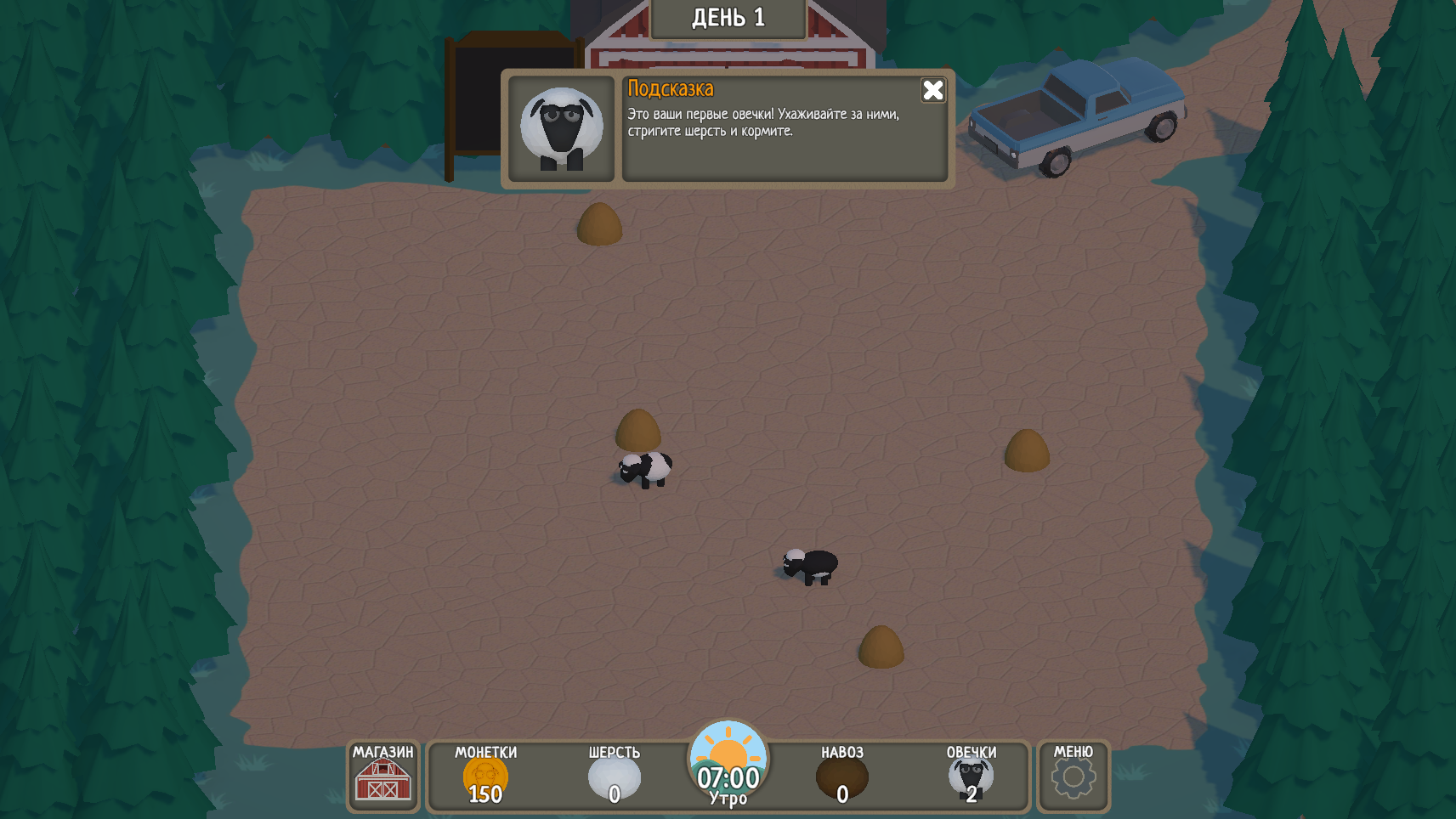Click the sheep portrait in the tooltip
The image size is (1456, 819).
tap(562, 127)
